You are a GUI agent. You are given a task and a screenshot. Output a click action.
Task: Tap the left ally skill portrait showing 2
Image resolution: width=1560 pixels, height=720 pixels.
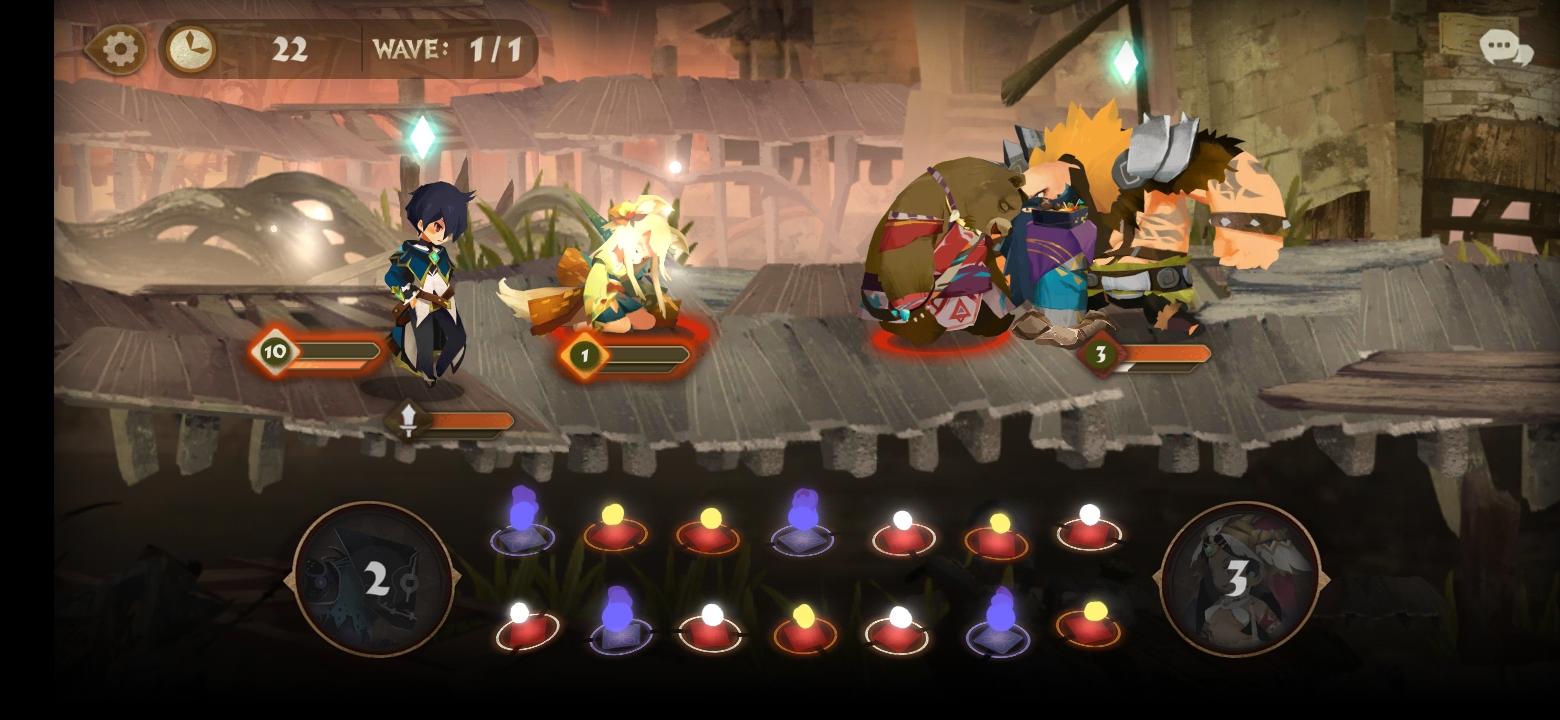[x=375, y=580]
